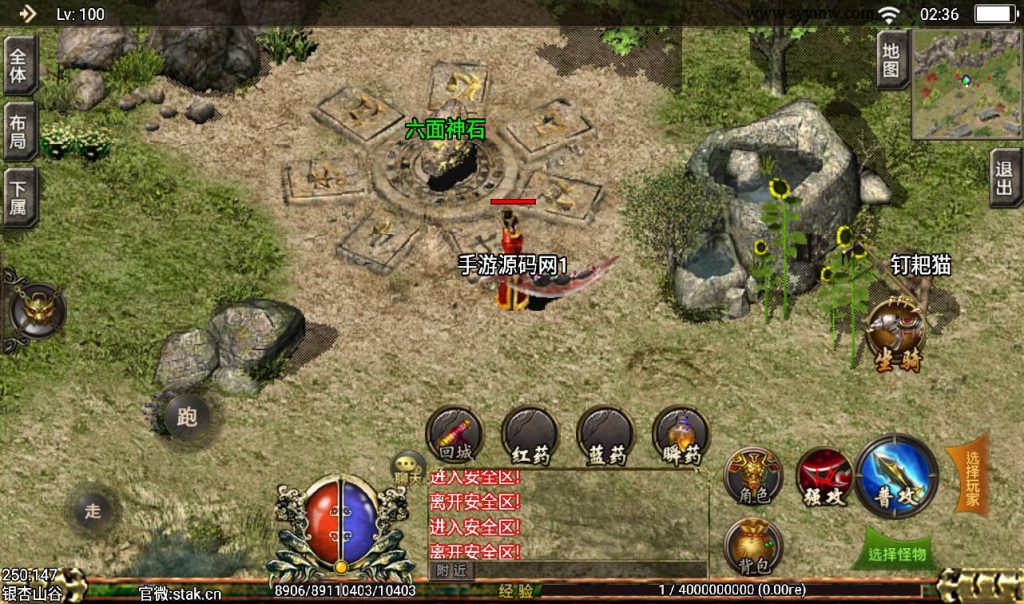The image size is (1024, 604).
Task: Open the 聊天 chat bubble
Action: tap(408, 467)
